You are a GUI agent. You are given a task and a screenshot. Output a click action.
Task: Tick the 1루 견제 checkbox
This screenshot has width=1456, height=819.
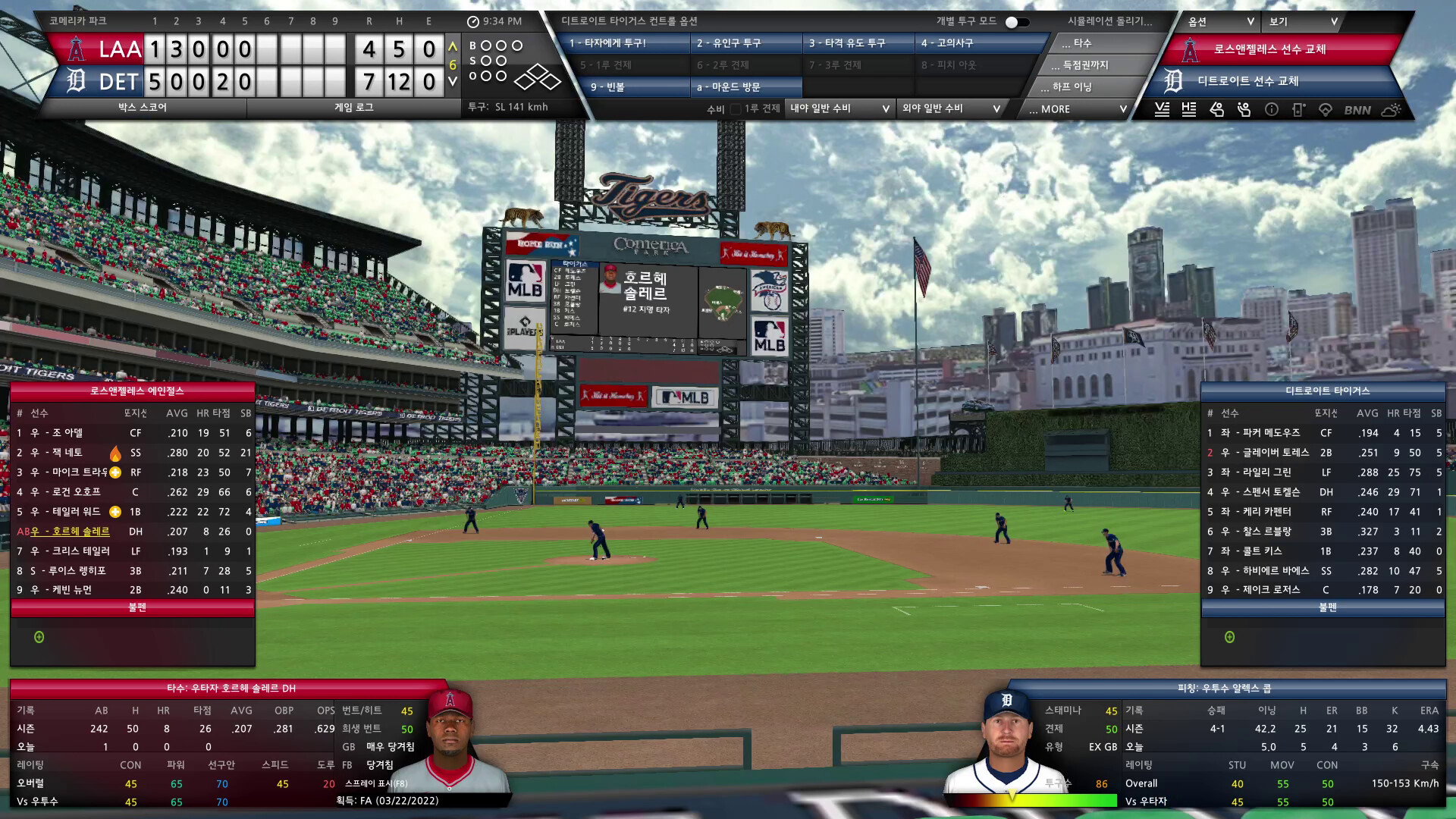point(736,109)
